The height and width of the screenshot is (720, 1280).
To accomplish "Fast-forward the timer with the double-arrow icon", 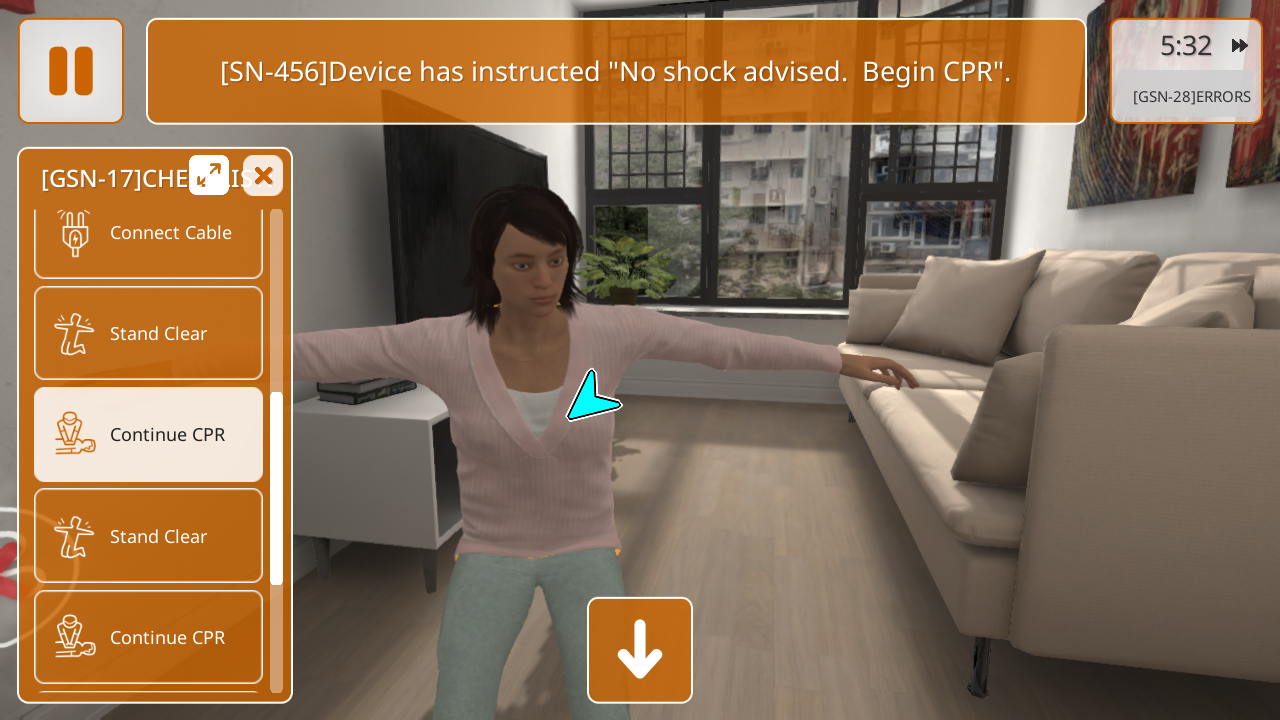I will pos(1240,45).
